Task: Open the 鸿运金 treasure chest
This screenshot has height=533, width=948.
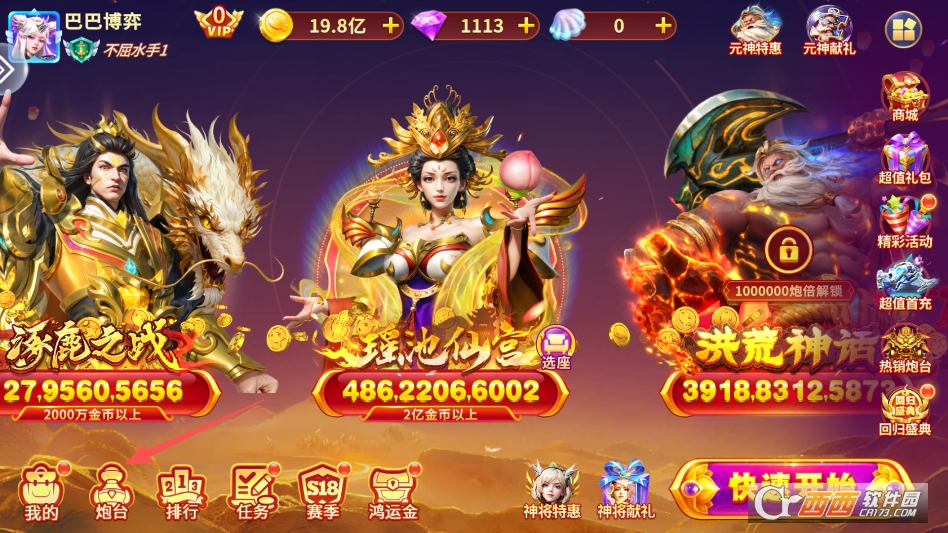Action: coord(393,492)
